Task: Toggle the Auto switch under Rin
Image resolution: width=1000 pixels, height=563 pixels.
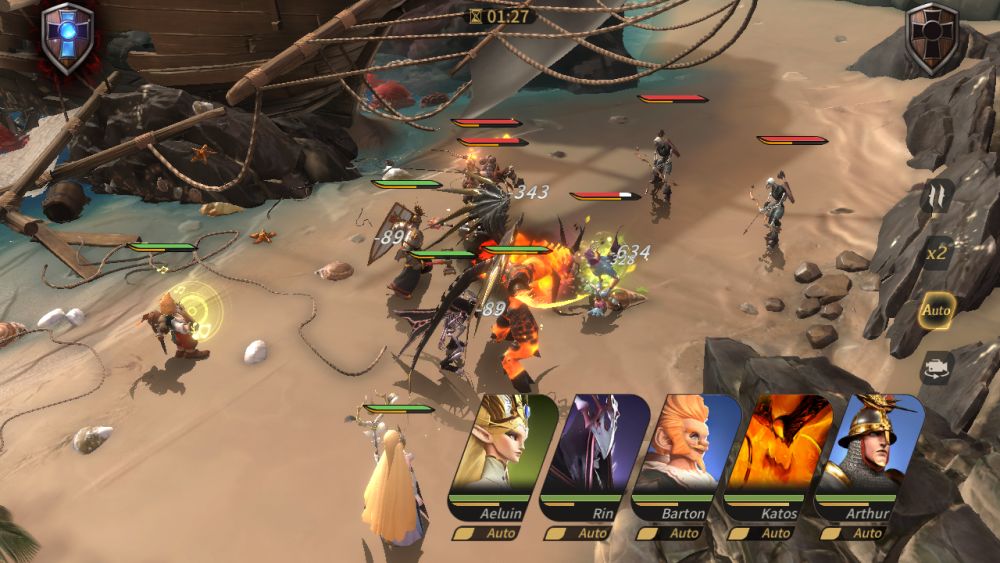Action: (x=577, y=533)
